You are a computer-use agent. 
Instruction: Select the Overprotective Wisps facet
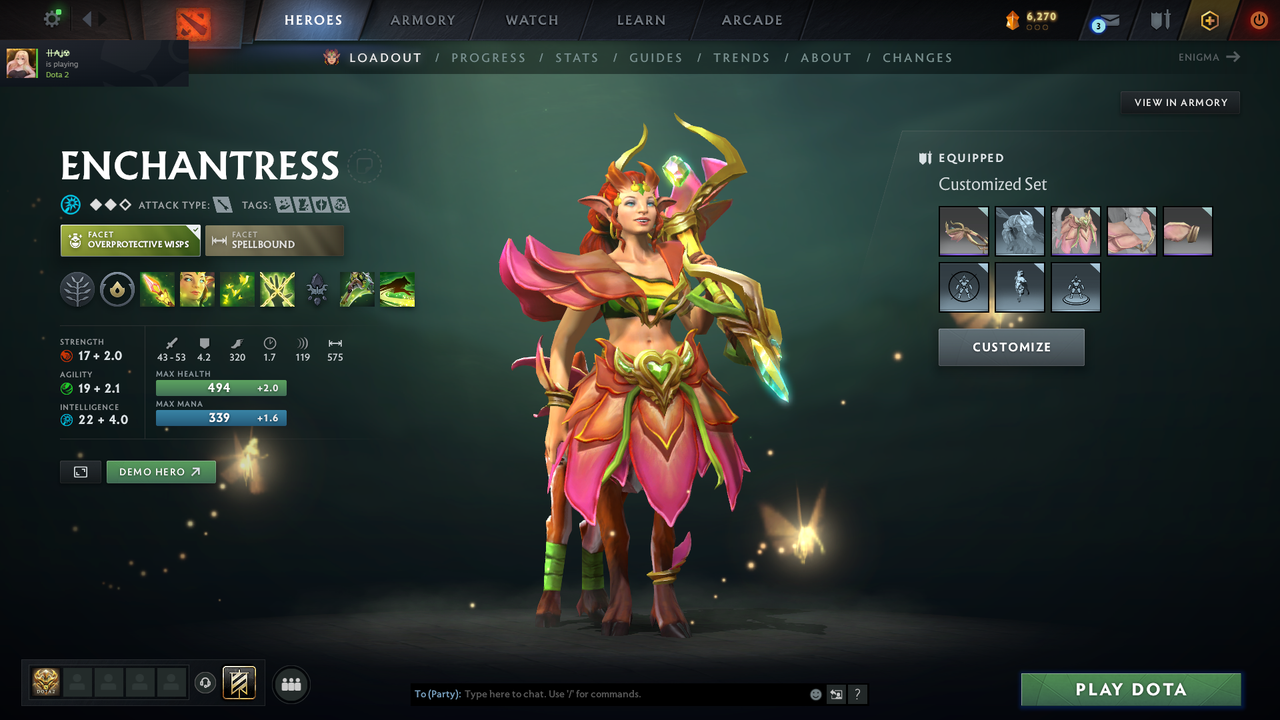pos(130,240)
